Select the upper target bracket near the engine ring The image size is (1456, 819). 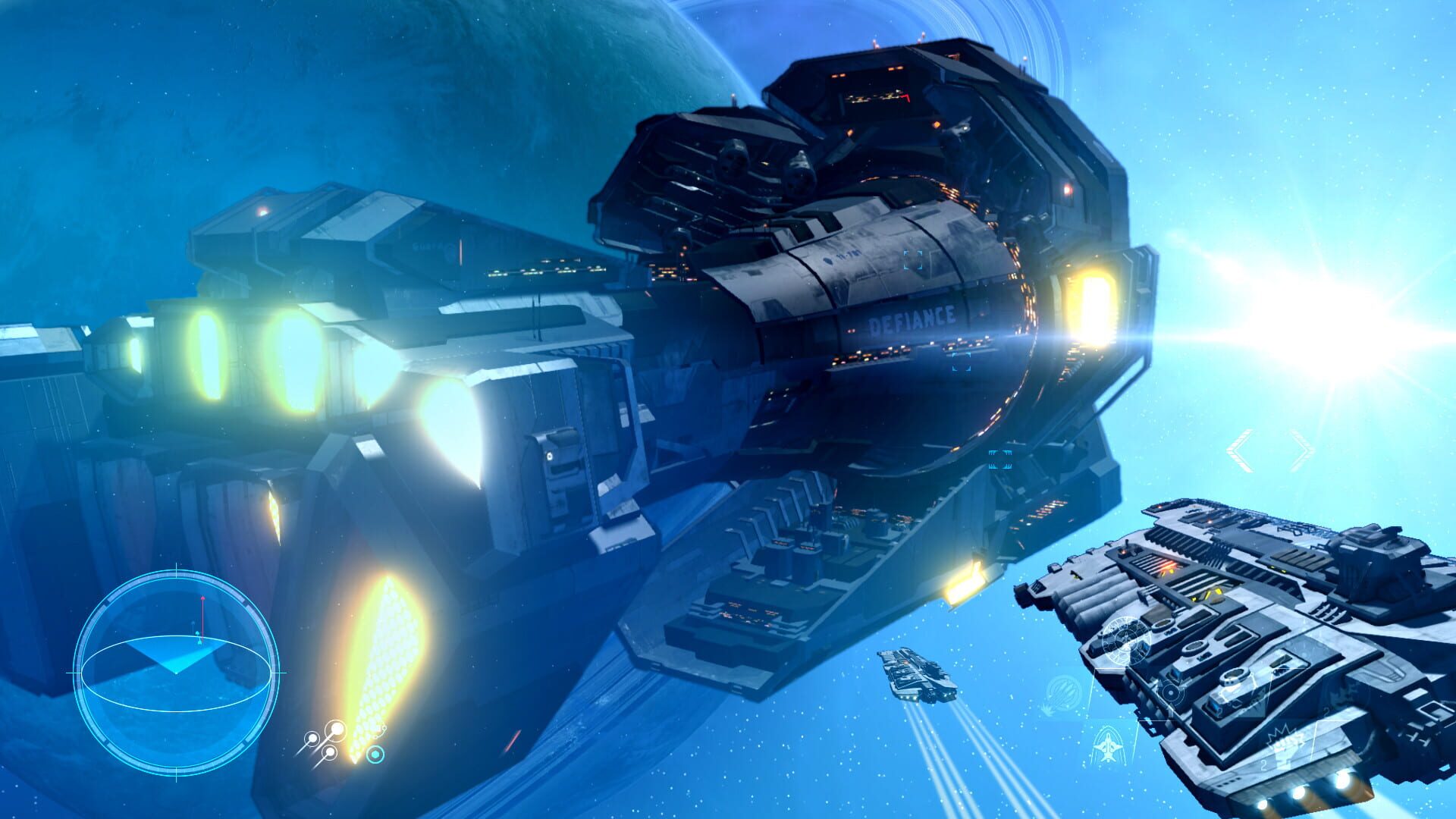coord(912,260)
